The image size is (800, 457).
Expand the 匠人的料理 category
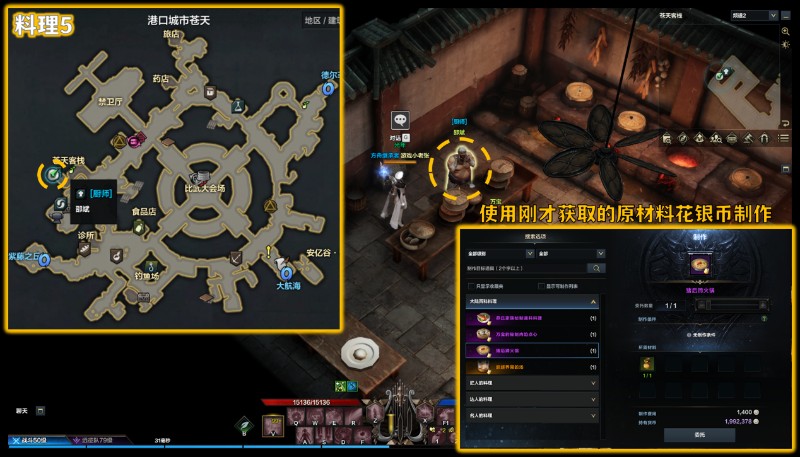point(532,382)
